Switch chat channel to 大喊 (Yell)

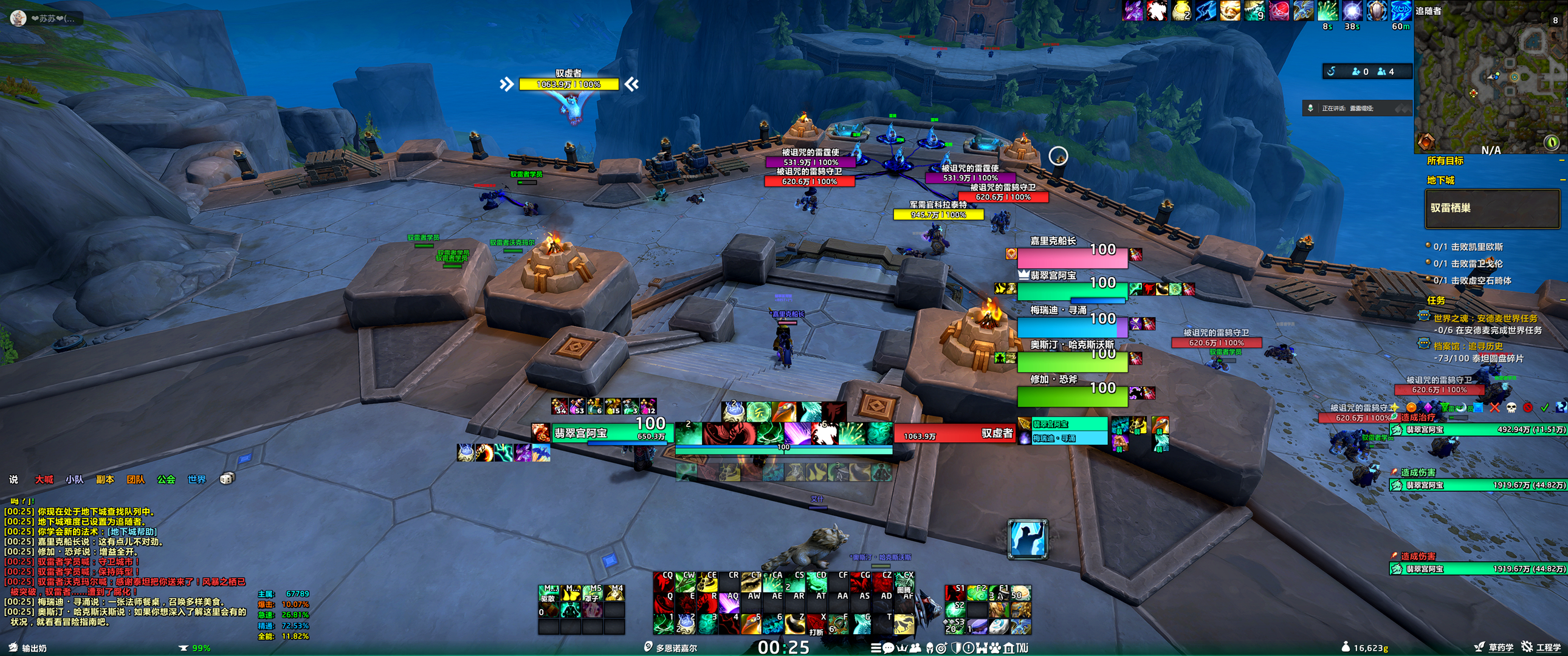(44, 479)
